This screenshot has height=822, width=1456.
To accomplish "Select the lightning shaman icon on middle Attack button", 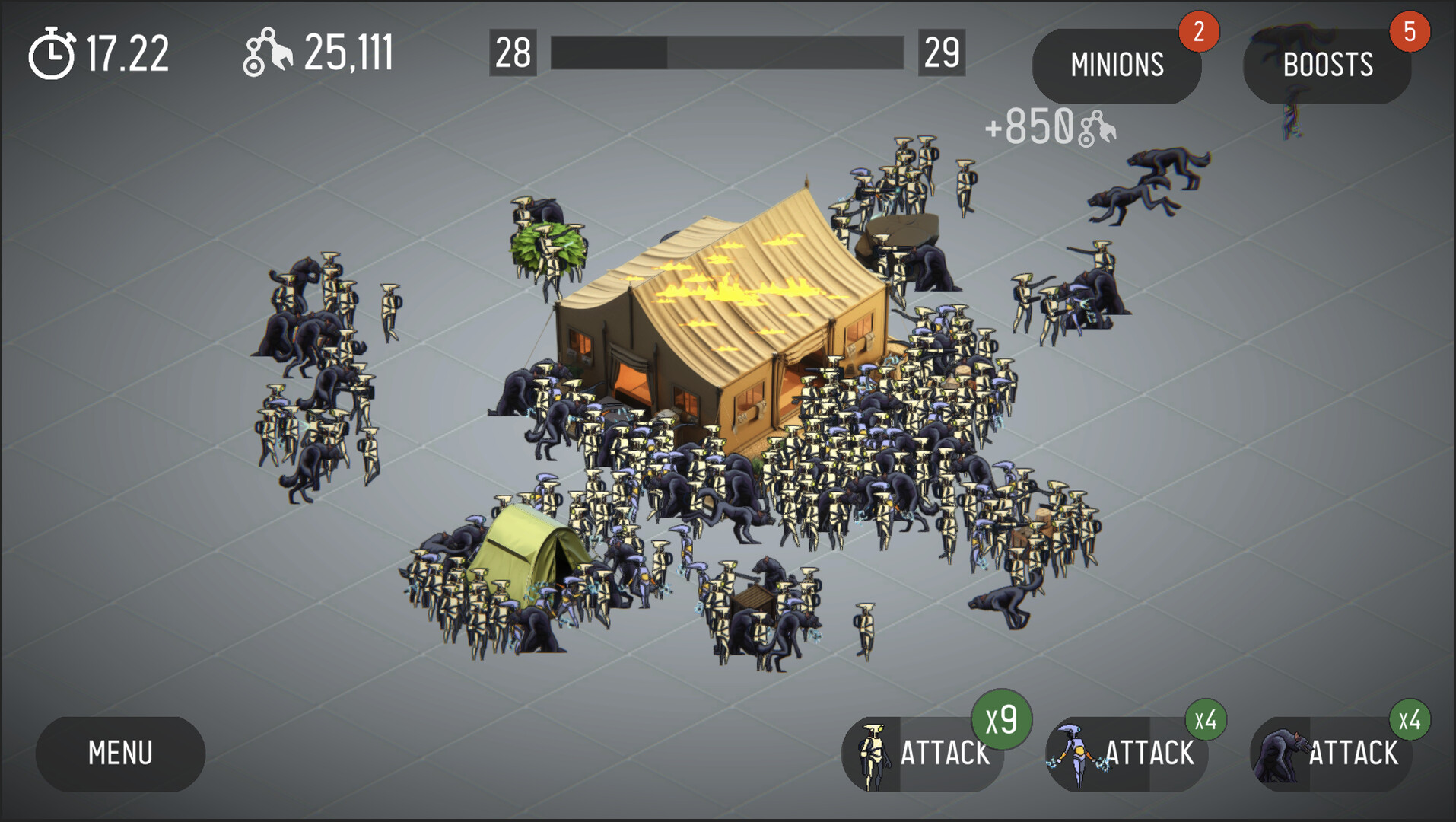I will pos(1075,753).
